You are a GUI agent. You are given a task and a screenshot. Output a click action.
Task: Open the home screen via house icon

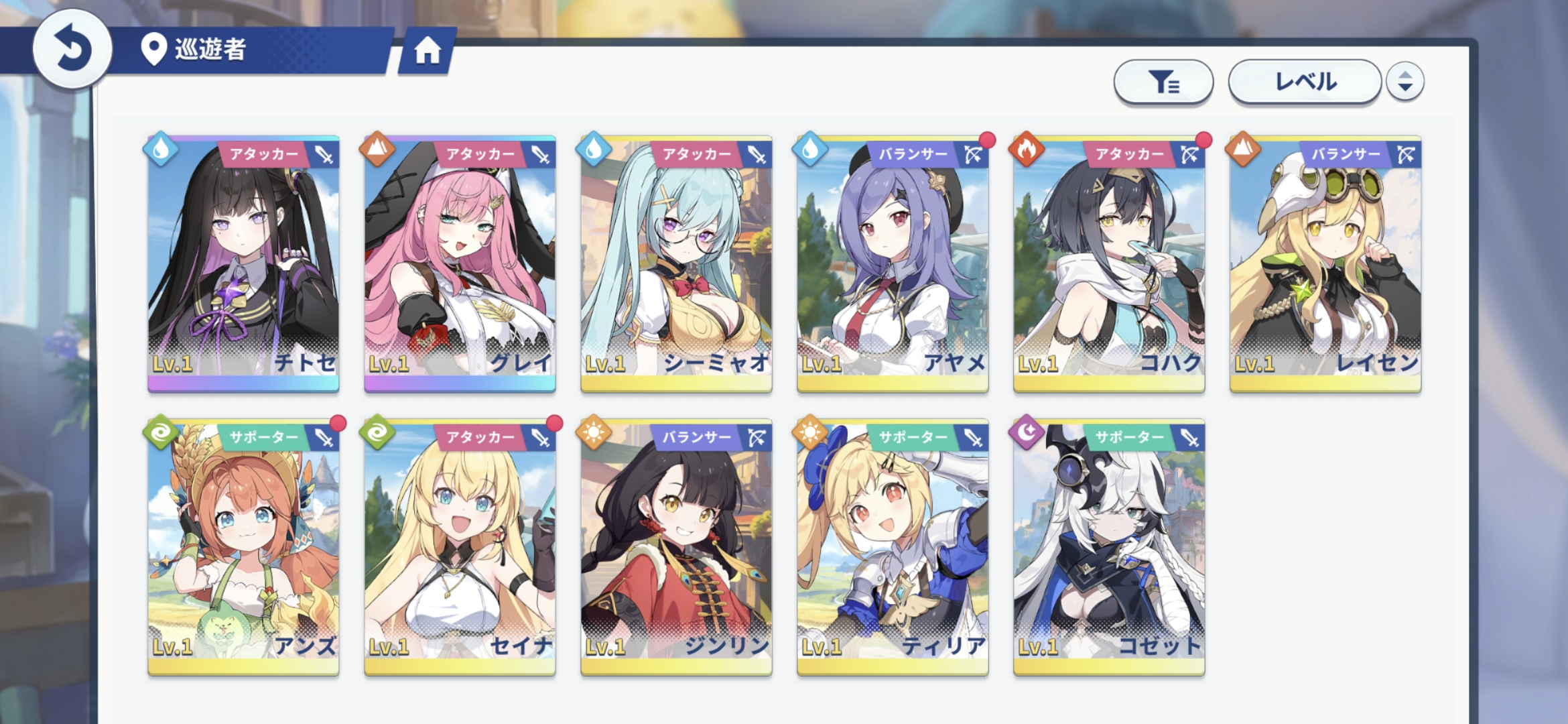point(428,51)
